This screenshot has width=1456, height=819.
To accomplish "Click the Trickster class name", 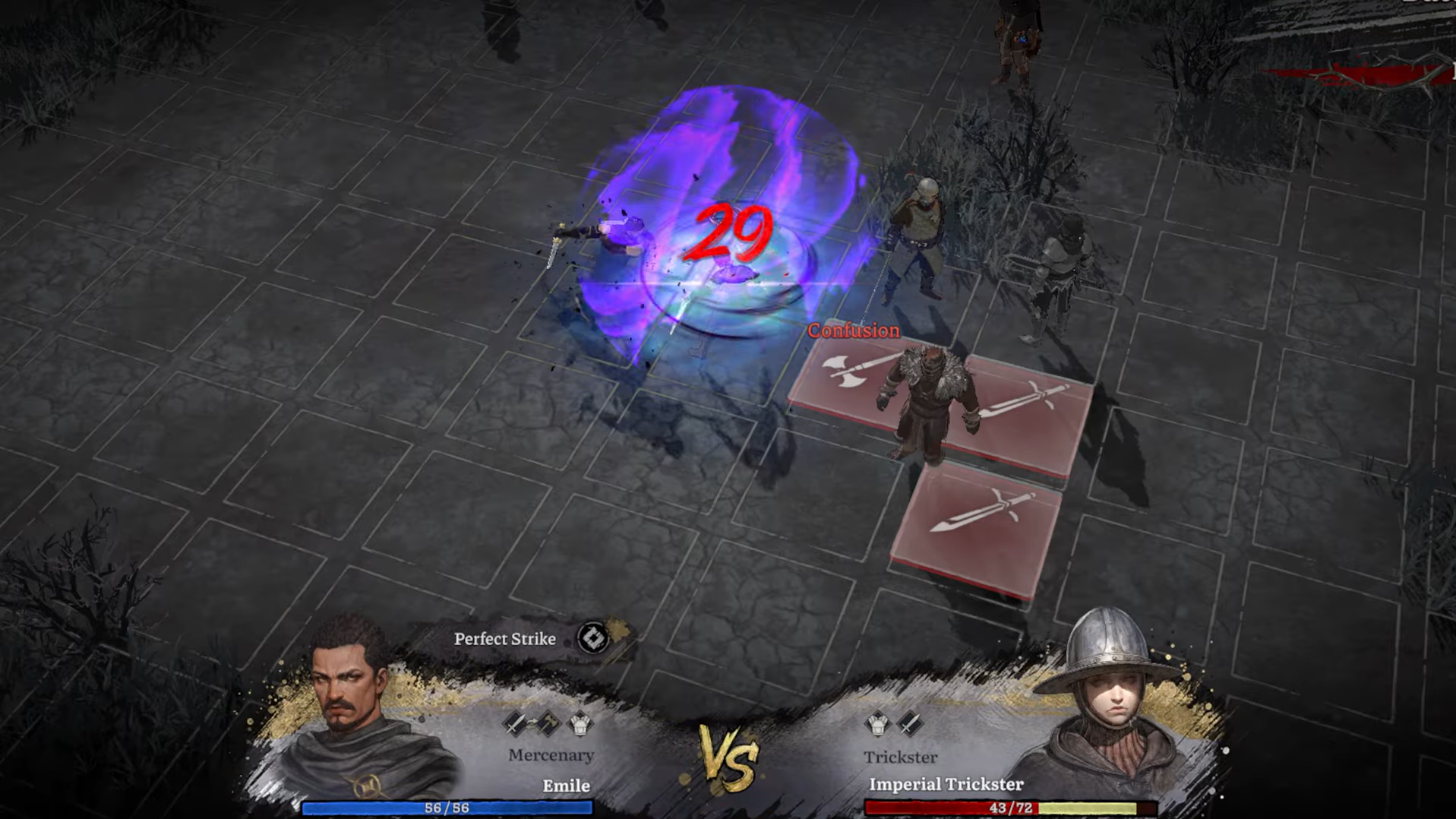I will [901, 757].
